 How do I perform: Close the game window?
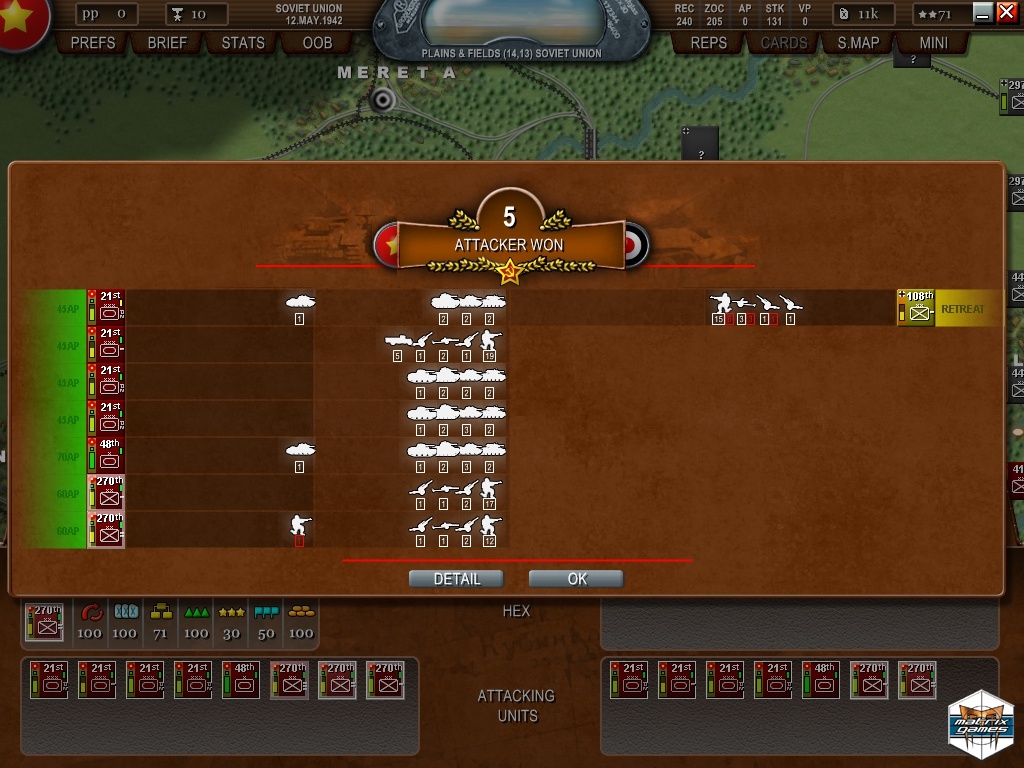pos(1006,12)
